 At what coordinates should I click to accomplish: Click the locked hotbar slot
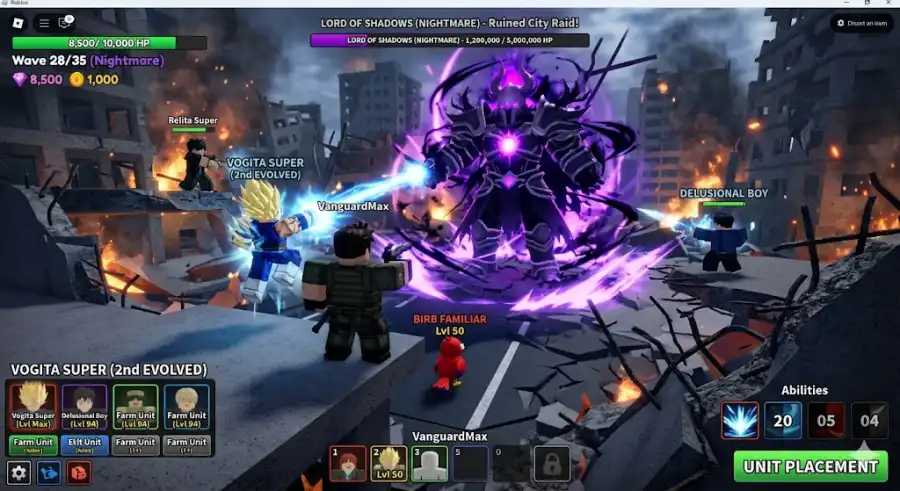[551, 463]
